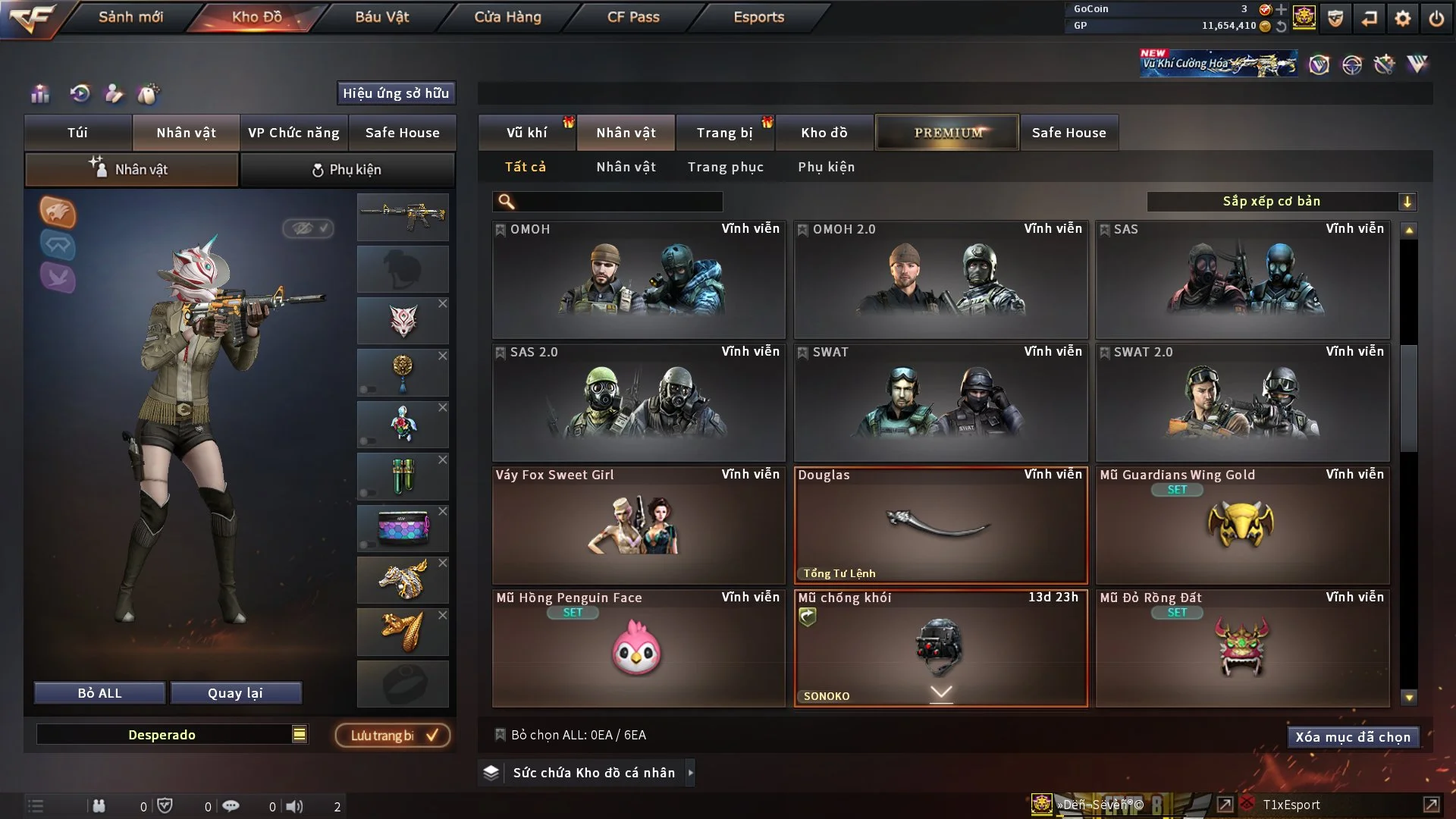
Task: Open settings with the gear icon
Action: coord(1403,18)
